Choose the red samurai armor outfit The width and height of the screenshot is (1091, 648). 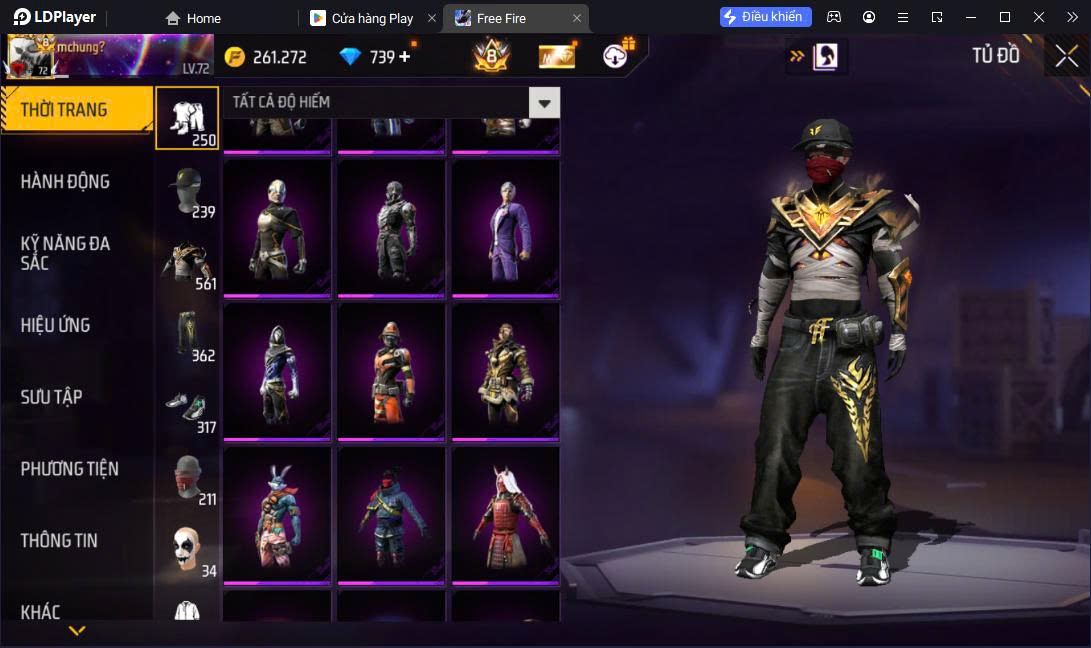point(505,515)
